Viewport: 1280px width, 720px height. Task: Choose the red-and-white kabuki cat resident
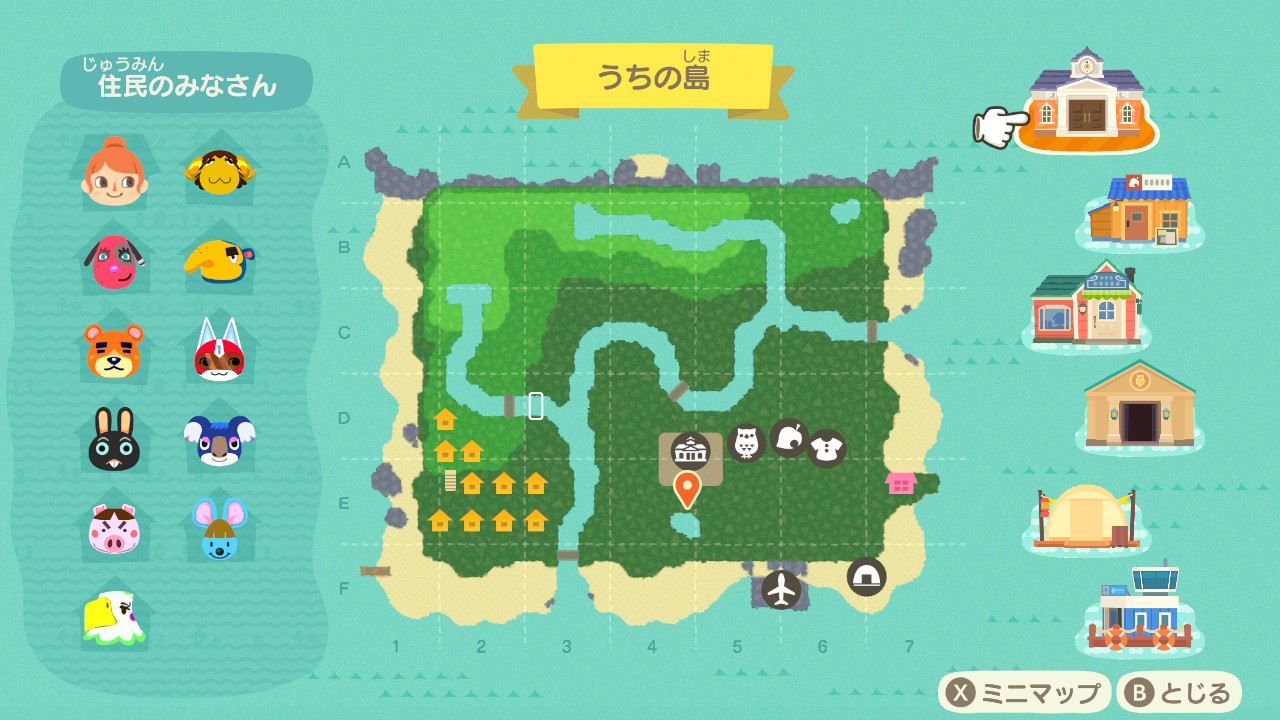(220, 349)
